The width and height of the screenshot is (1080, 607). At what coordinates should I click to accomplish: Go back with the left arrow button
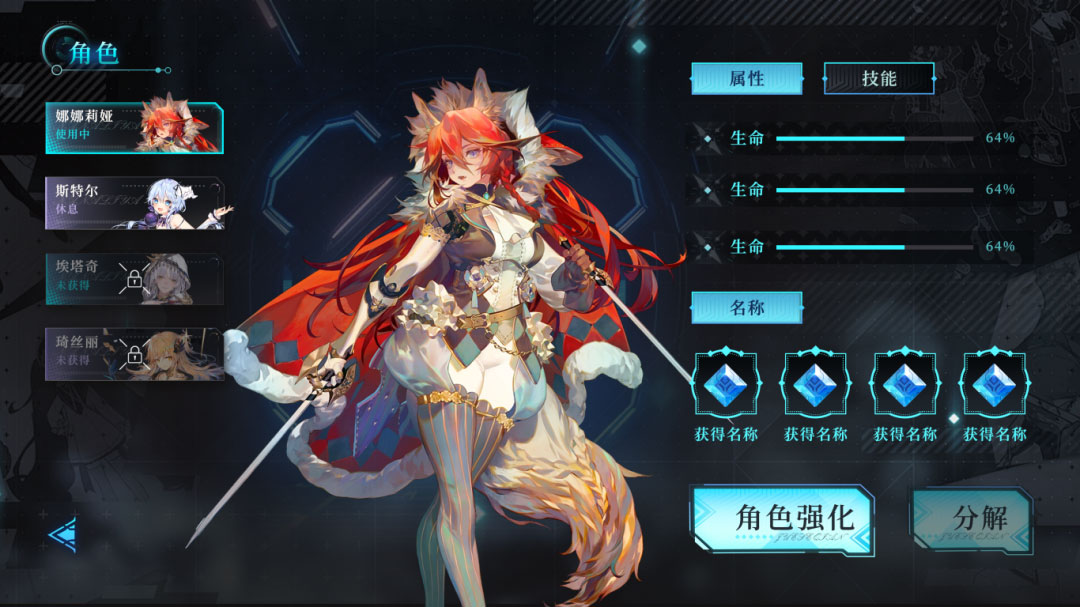62,535
